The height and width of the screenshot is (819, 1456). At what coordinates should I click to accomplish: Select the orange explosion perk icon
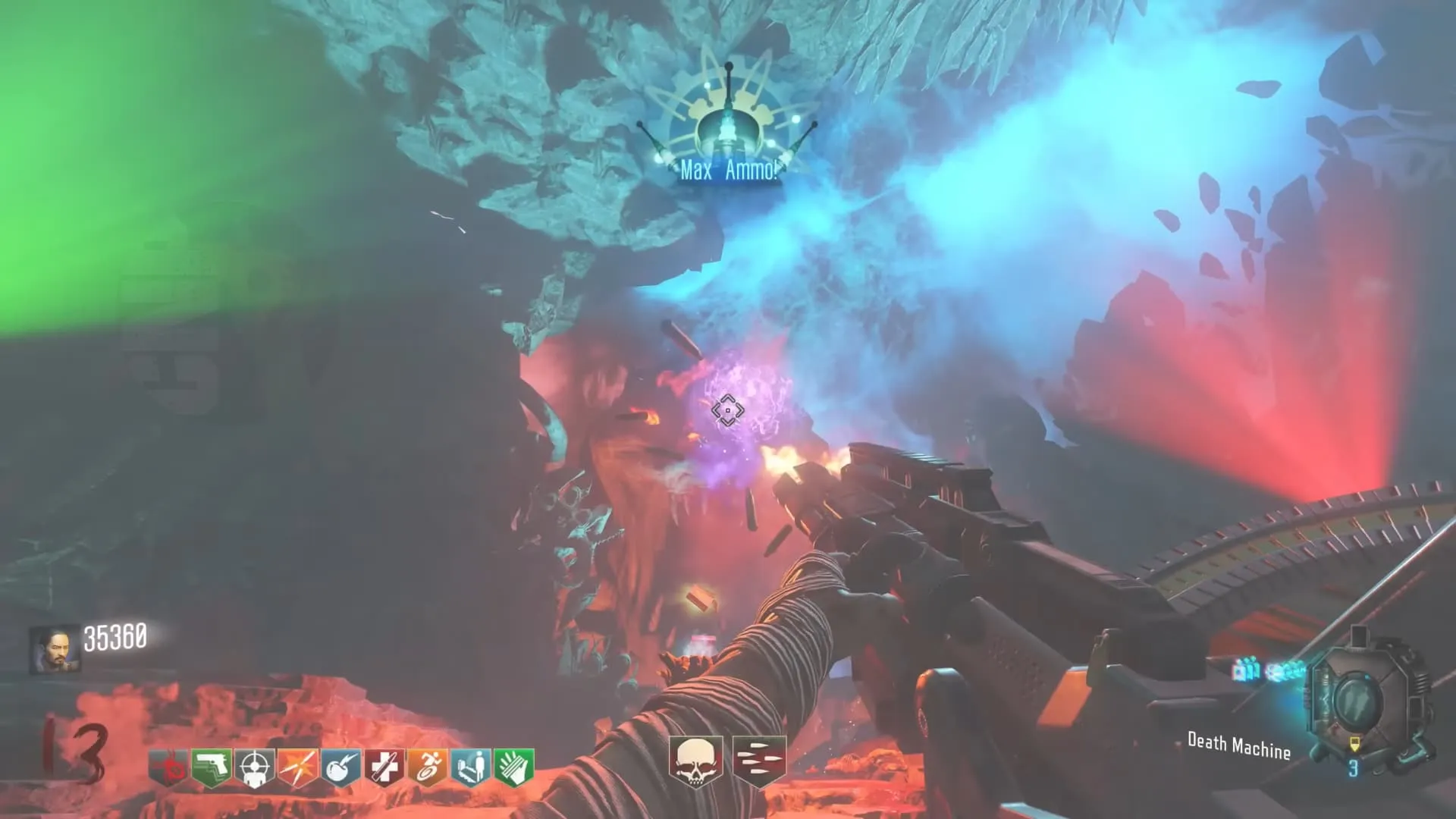pos(298,767)
